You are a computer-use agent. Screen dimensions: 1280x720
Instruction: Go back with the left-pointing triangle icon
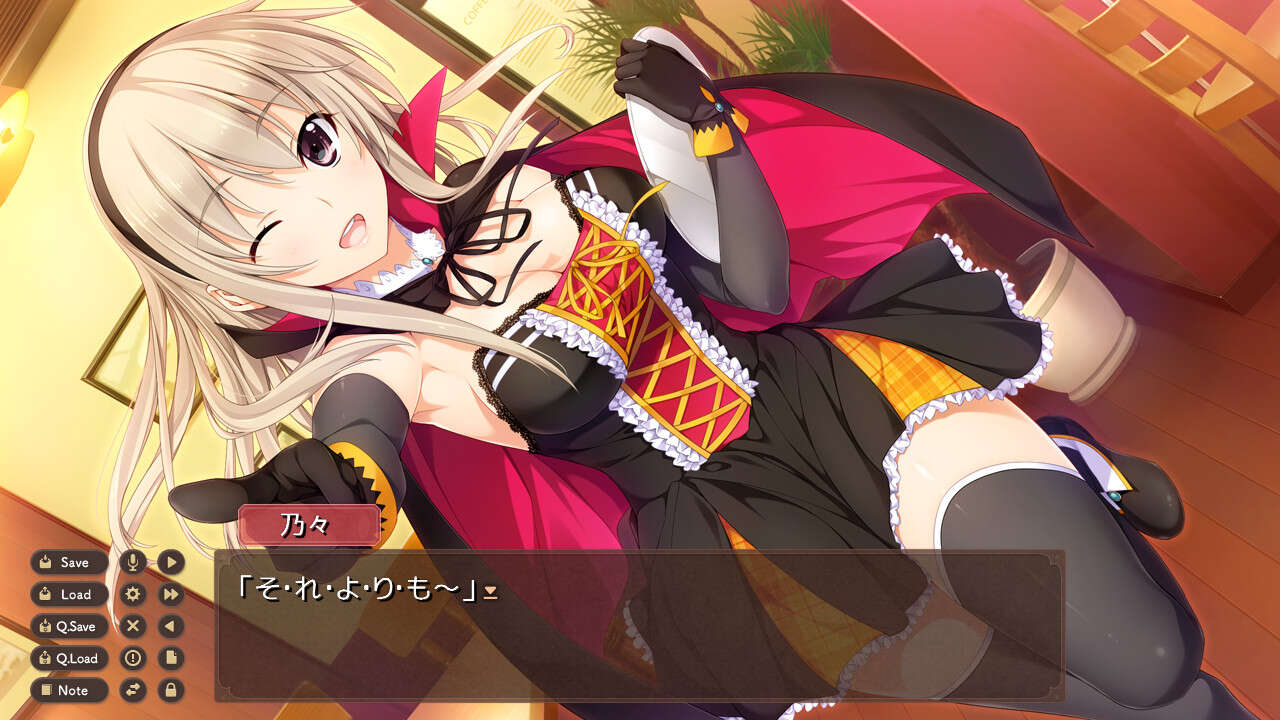[171, 626]
